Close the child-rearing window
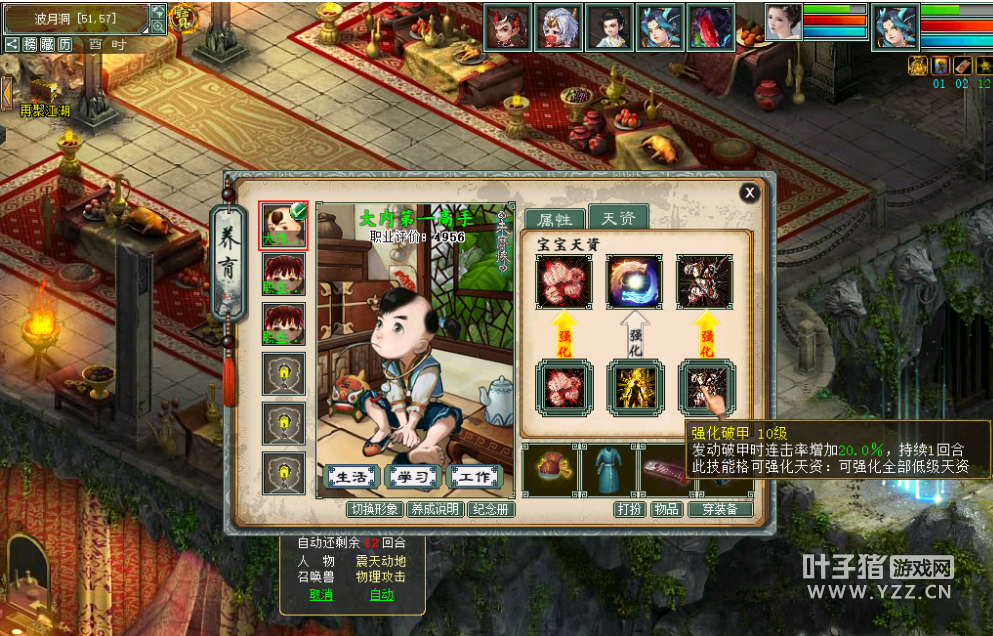Image resolution: width=993 pixels, height=636 pixels. pos(749,193)
